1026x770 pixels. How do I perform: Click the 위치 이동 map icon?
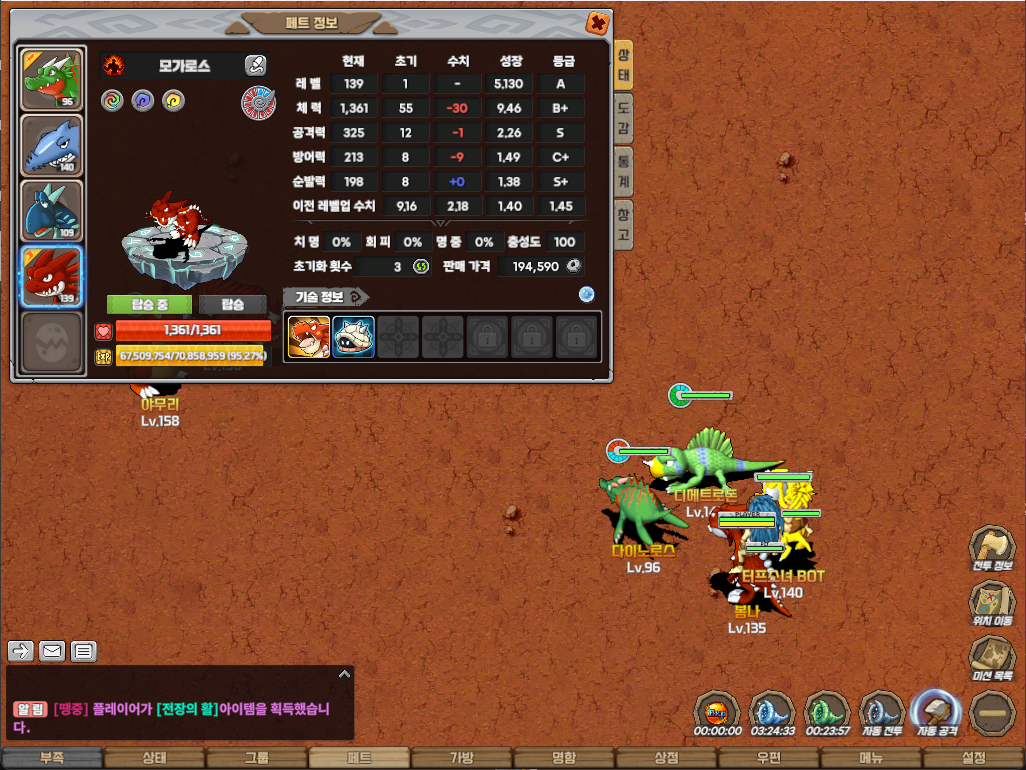tap(991, 603)
